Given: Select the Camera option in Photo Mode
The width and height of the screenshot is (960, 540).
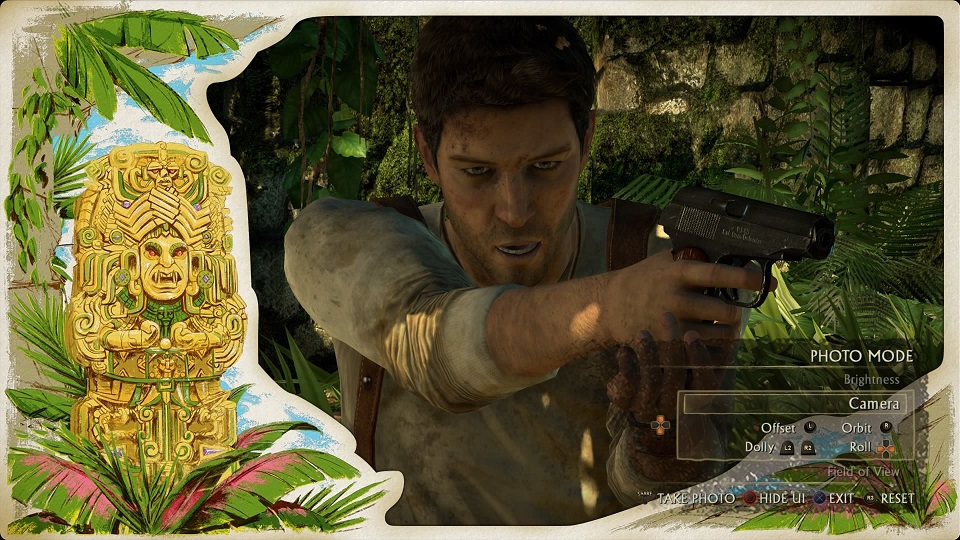Looking at the screenshot, I should point(873,404).
